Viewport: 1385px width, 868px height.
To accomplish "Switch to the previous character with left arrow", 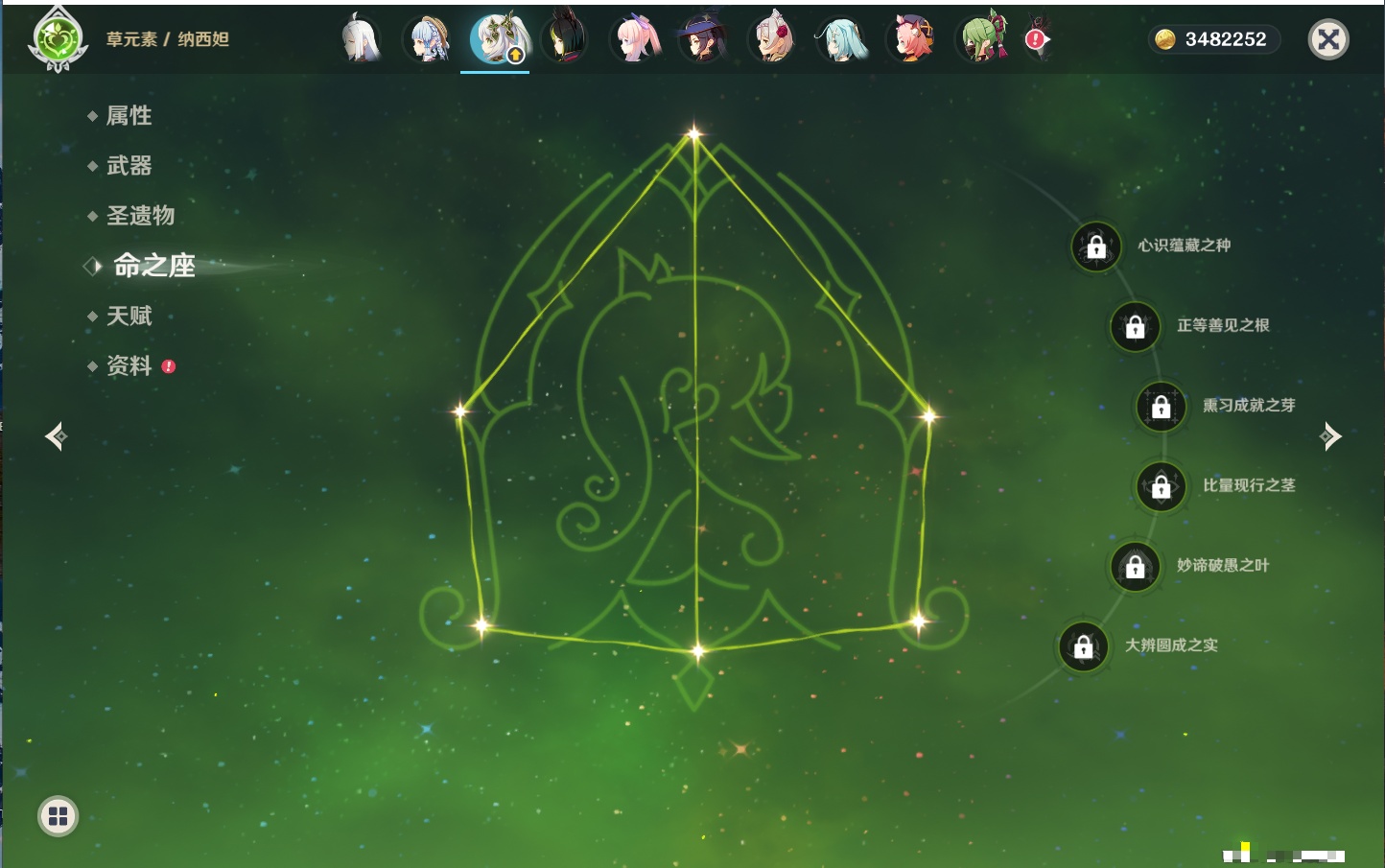I will (x=56, y=436).
